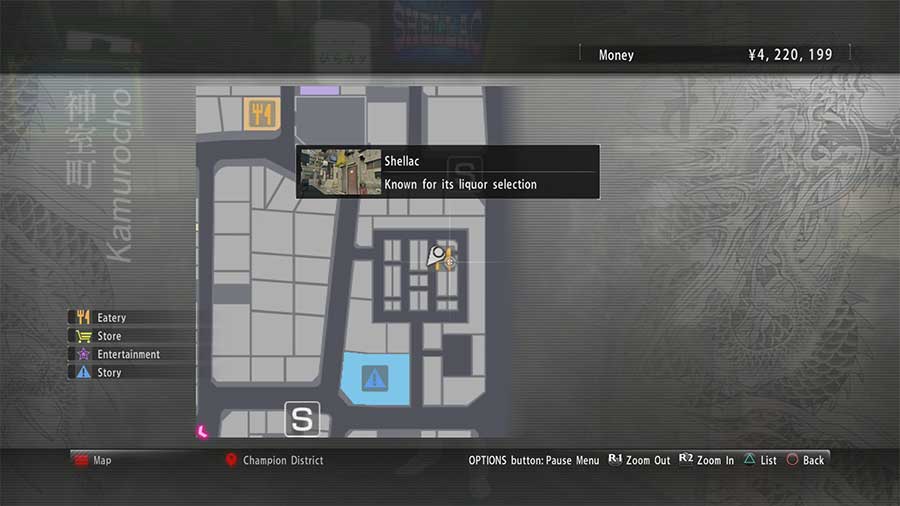Click the white-bordered S marker on the map
Screen dimensions: 900x506
pyautogui.click(x=301, y=419)
